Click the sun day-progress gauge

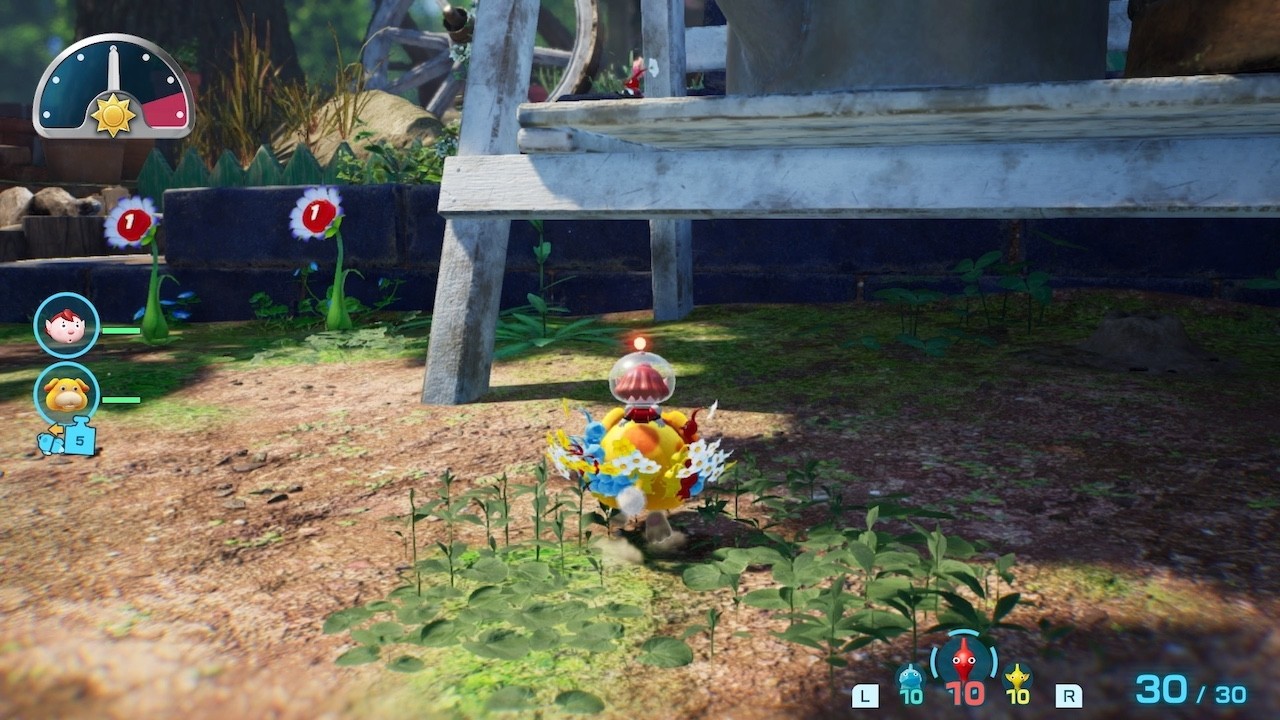[x=113, y=89]
